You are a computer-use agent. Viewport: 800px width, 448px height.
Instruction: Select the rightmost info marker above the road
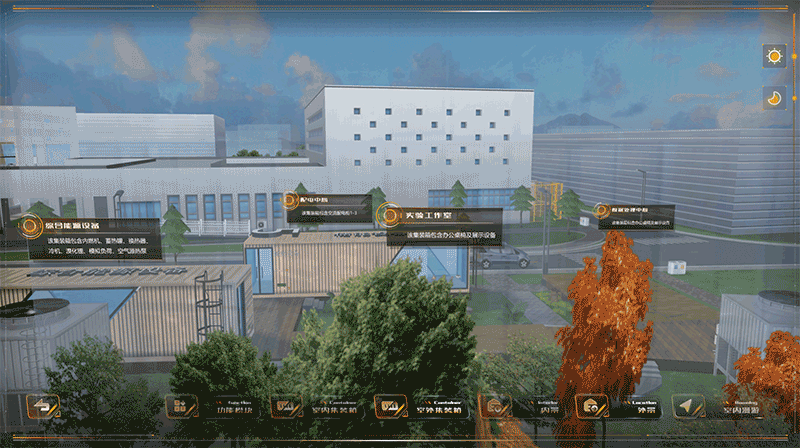coord(603,211)
